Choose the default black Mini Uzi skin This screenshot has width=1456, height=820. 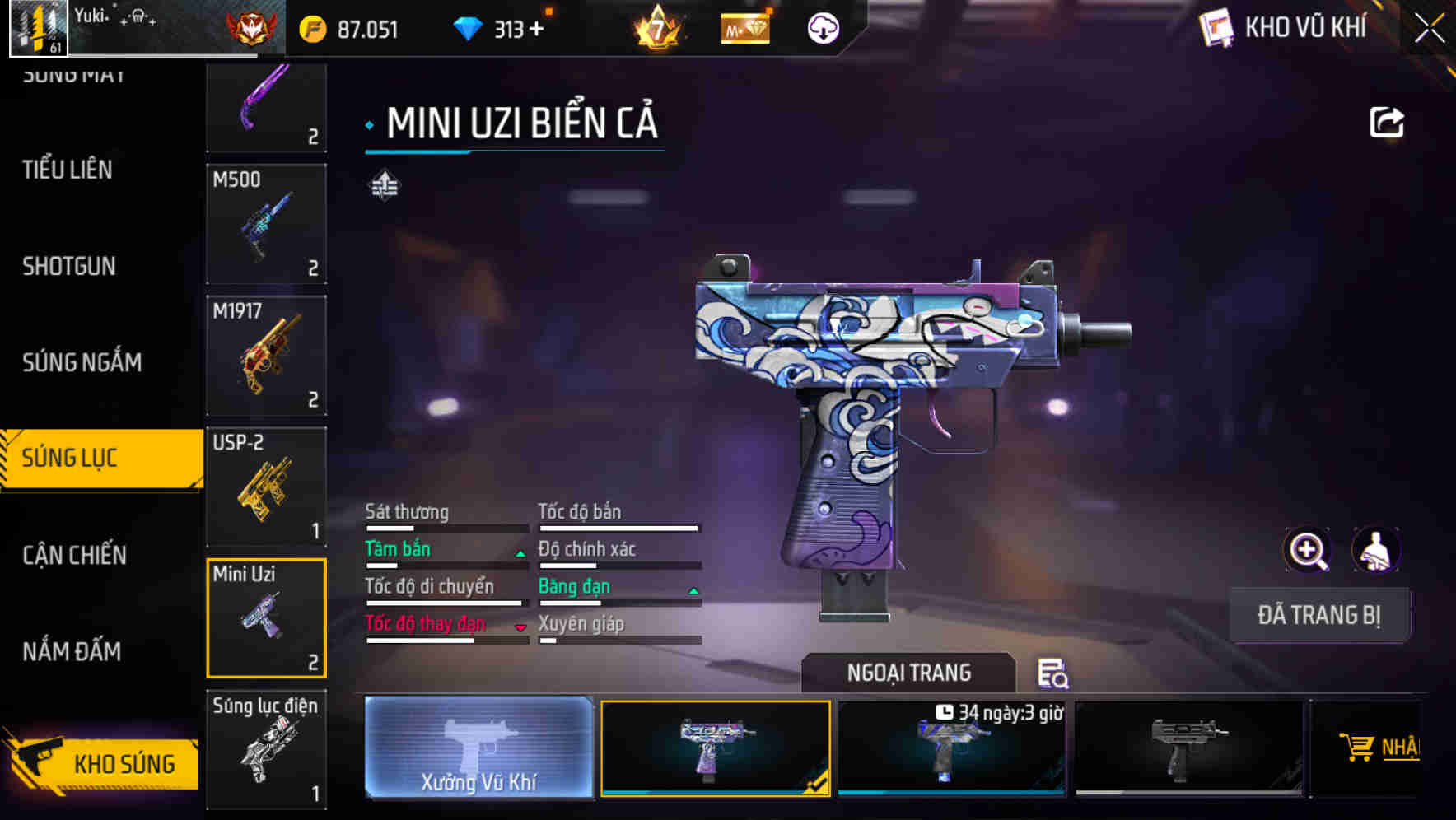(x=1188, y=748)
